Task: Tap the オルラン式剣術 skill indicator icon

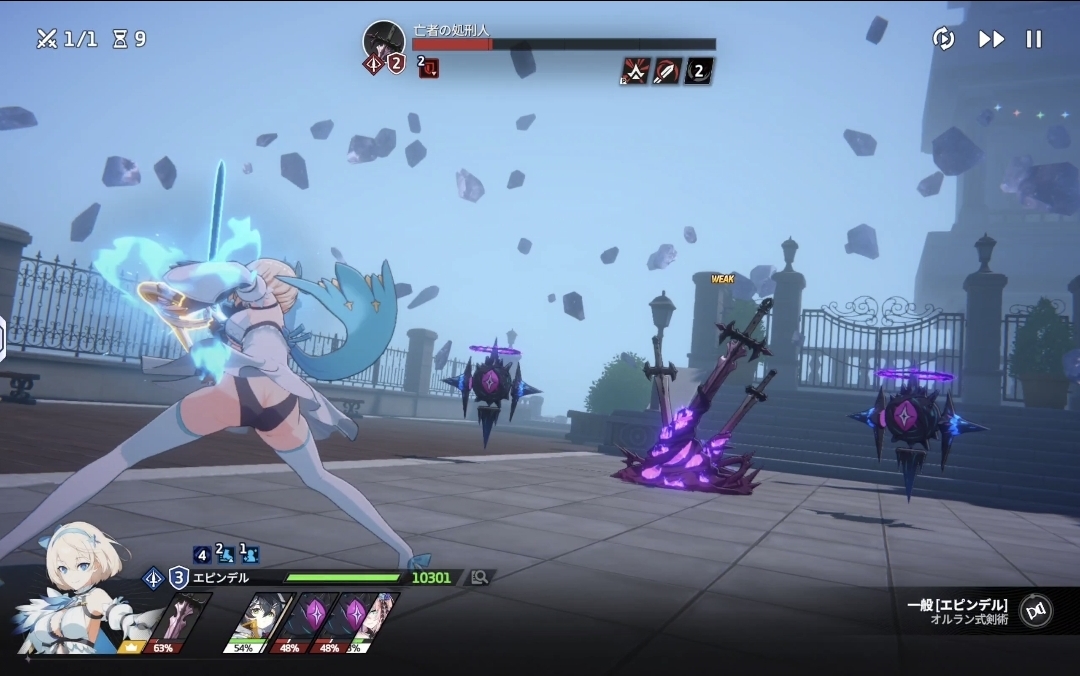Action: [x=1035, y=610]
